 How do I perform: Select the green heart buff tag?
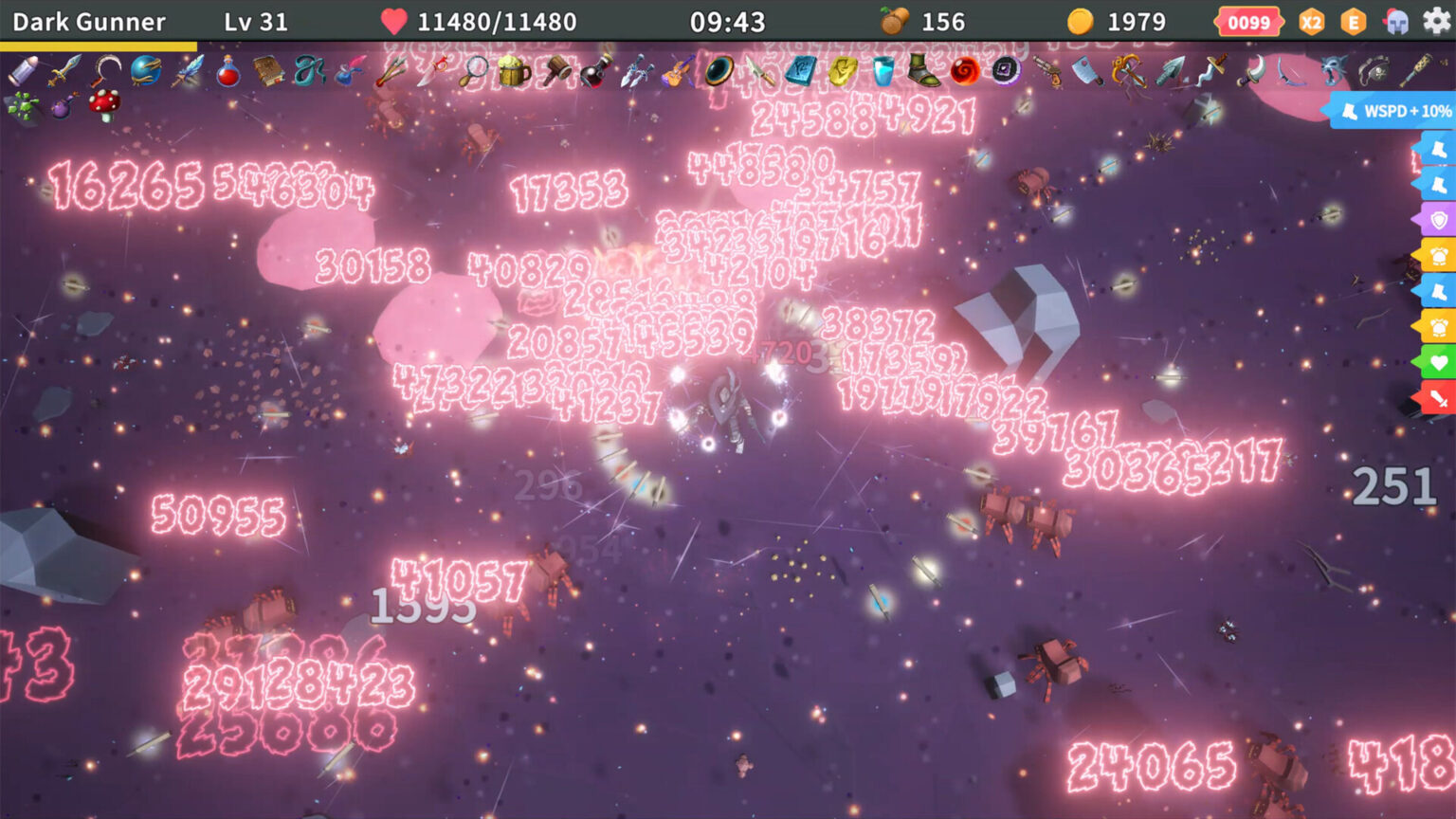click(x=1438, y=362)
